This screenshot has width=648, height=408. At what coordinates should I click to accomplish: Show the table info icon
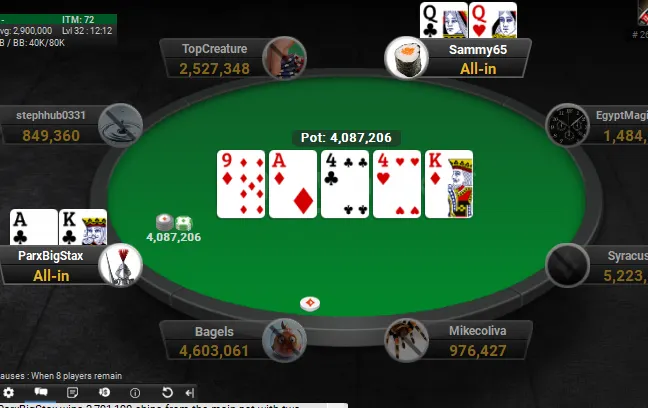pyautogui.click(x=135, y=392)
